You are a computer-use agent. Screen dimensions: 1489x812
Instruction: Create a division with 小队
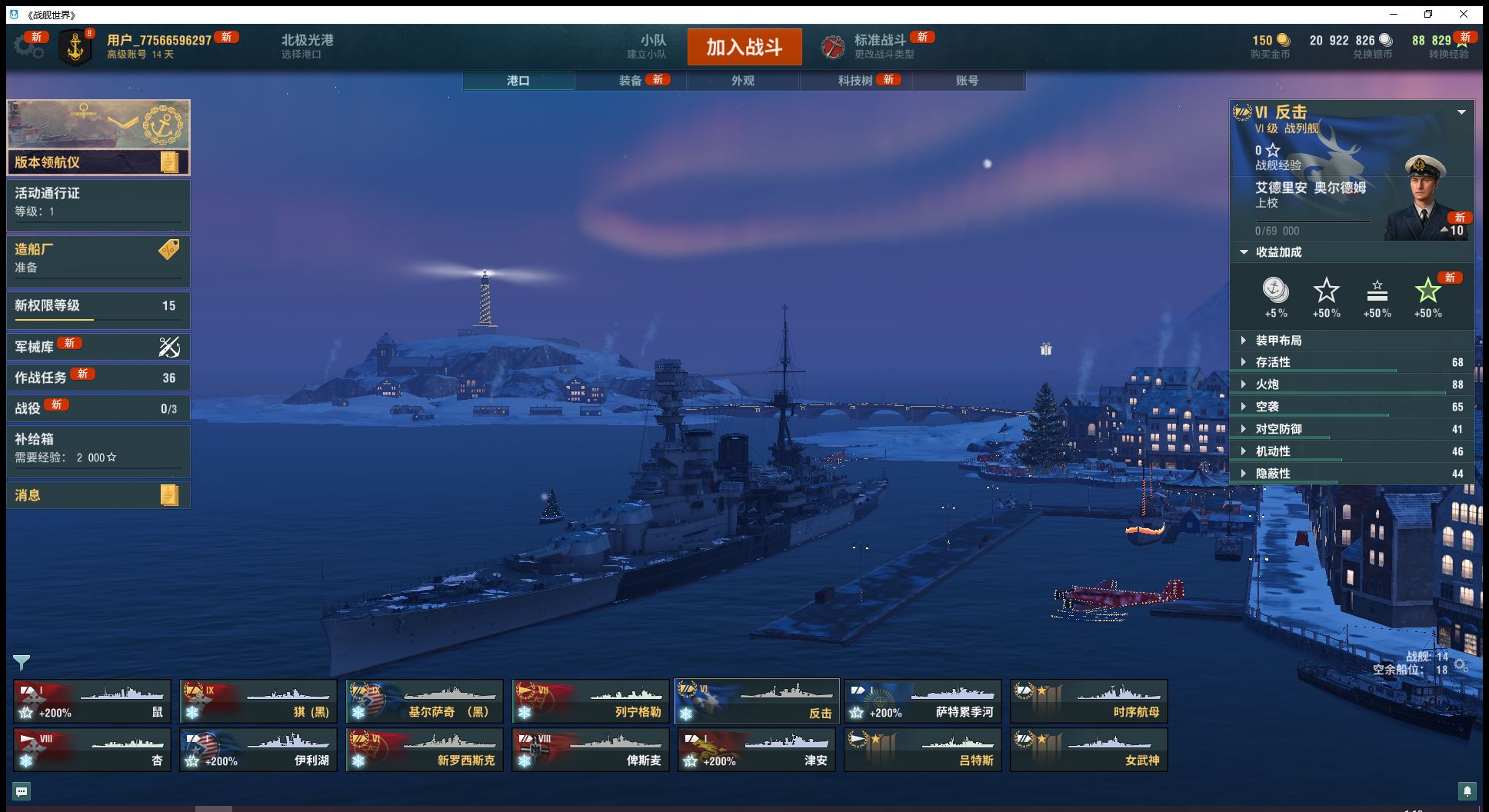652,46
